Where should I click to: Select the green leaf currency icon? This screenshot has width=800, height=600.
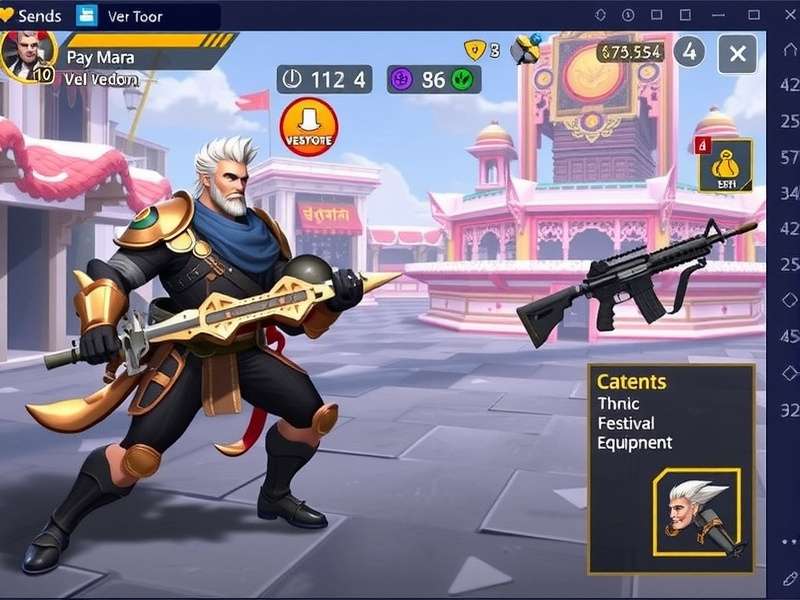pos(462,80)
